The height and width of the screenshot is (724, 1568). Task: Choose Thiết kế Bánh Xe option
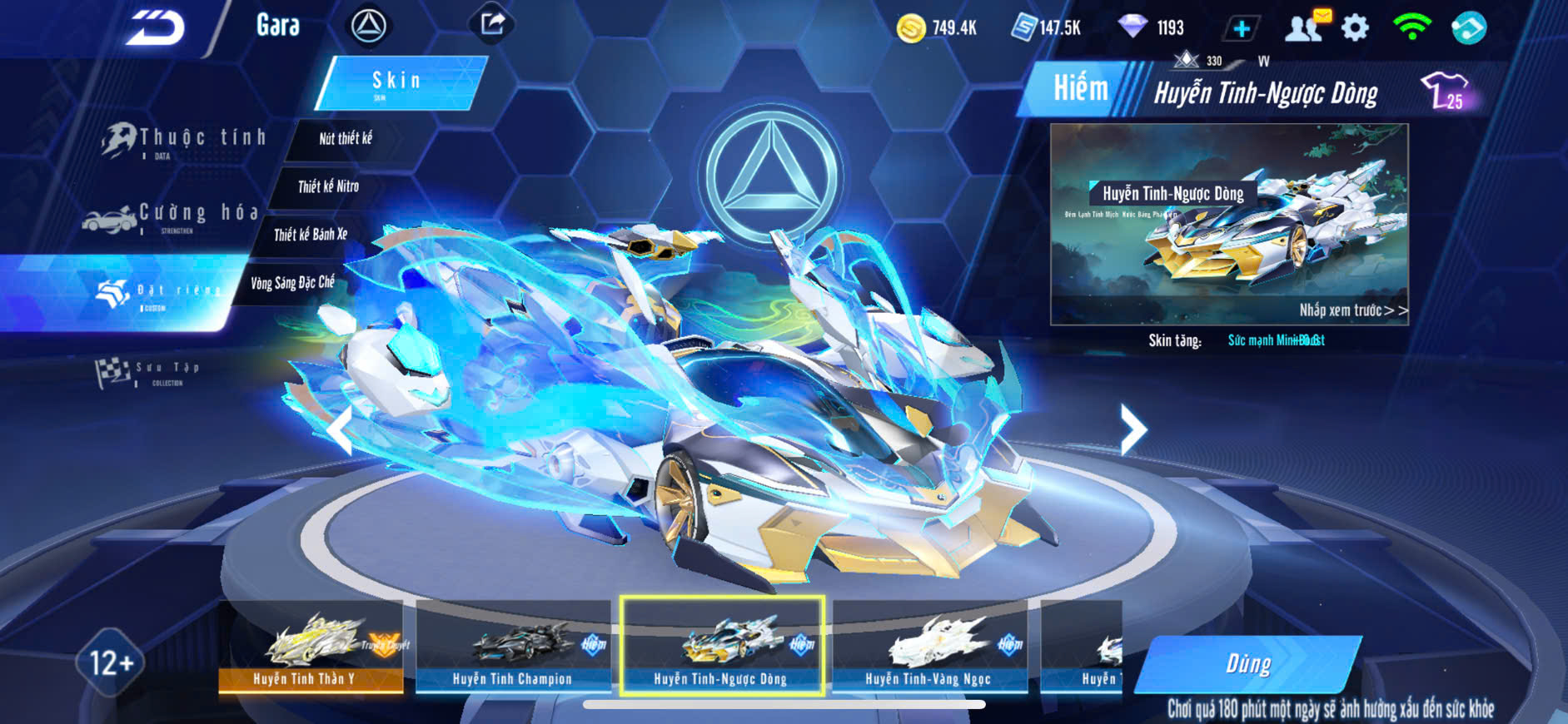click(x=311, y=235)
